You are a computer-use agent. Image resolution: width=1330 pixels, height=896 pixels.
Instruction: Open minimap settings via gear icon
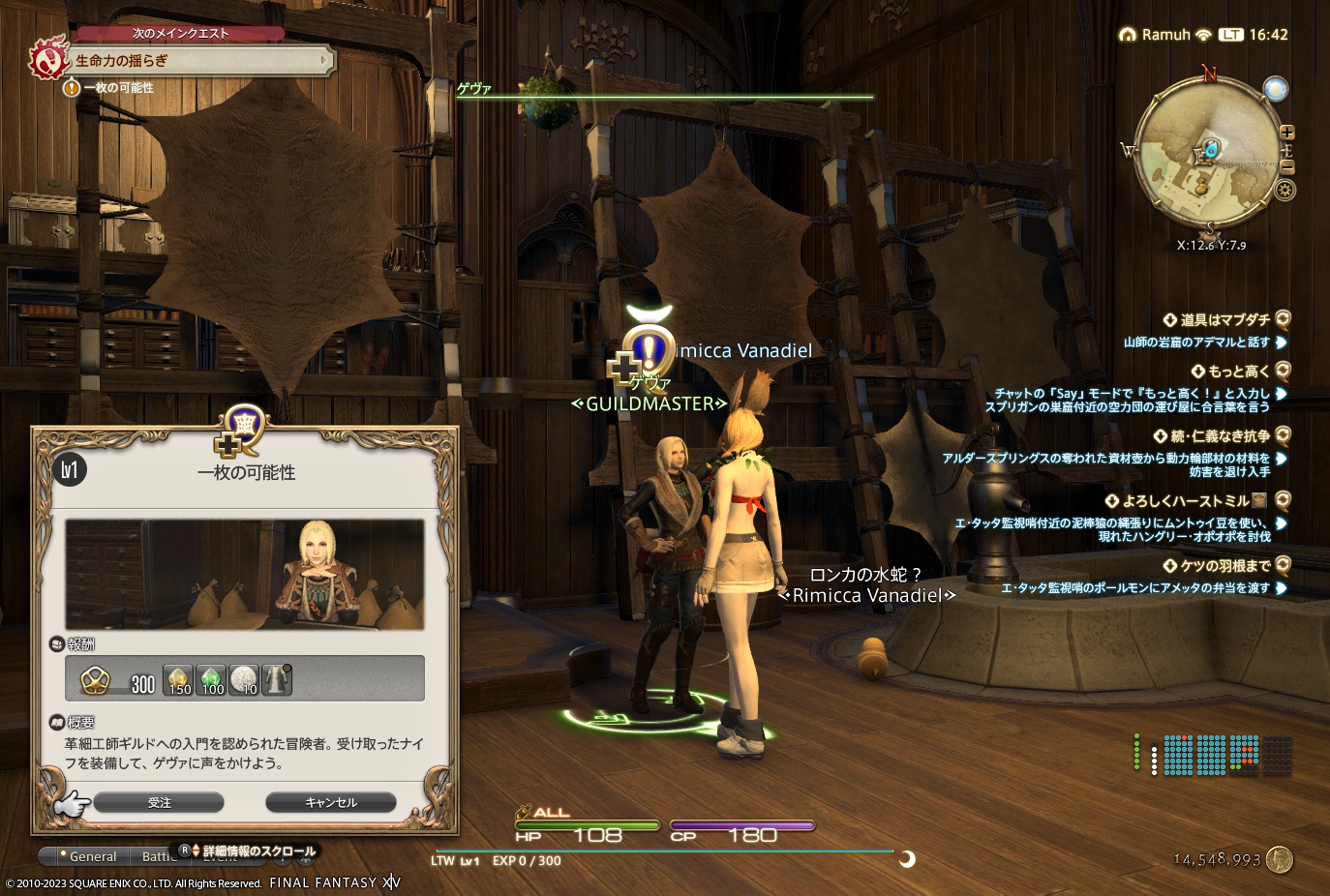pos(1285,191)
